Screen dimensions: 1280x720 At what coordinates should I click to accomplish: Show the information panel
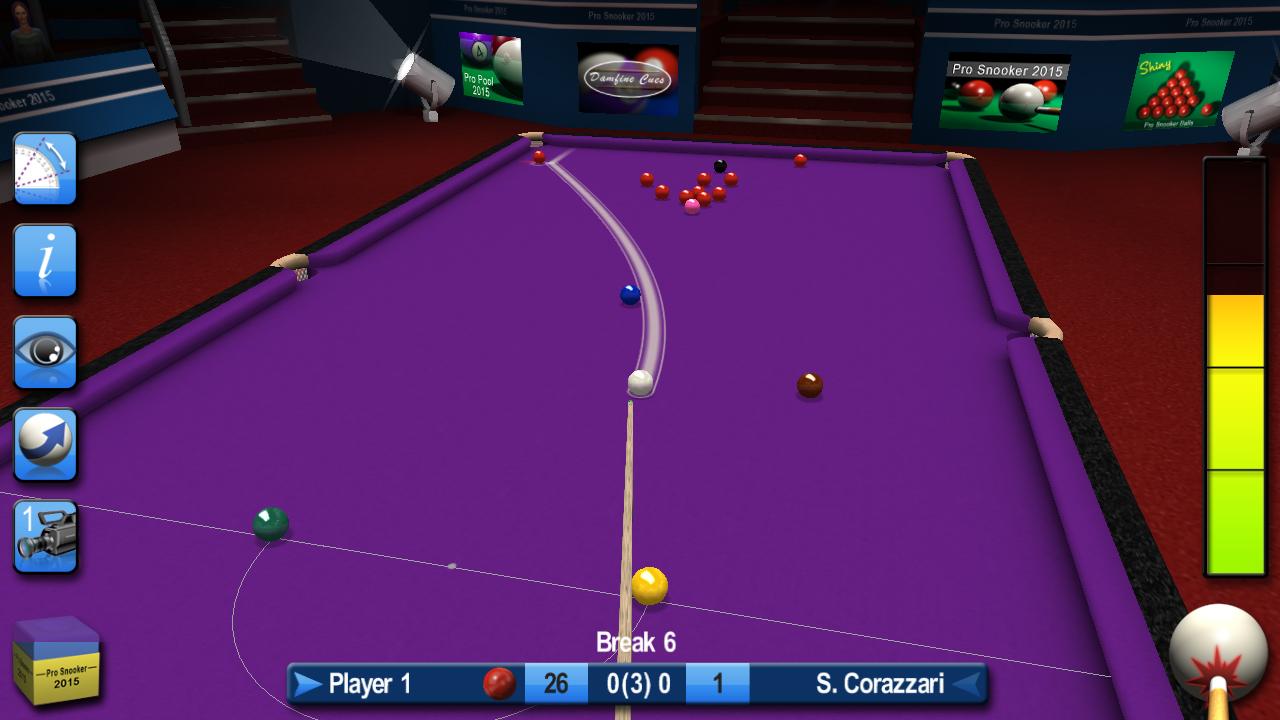pyautogui.click(x=45, y=260)
